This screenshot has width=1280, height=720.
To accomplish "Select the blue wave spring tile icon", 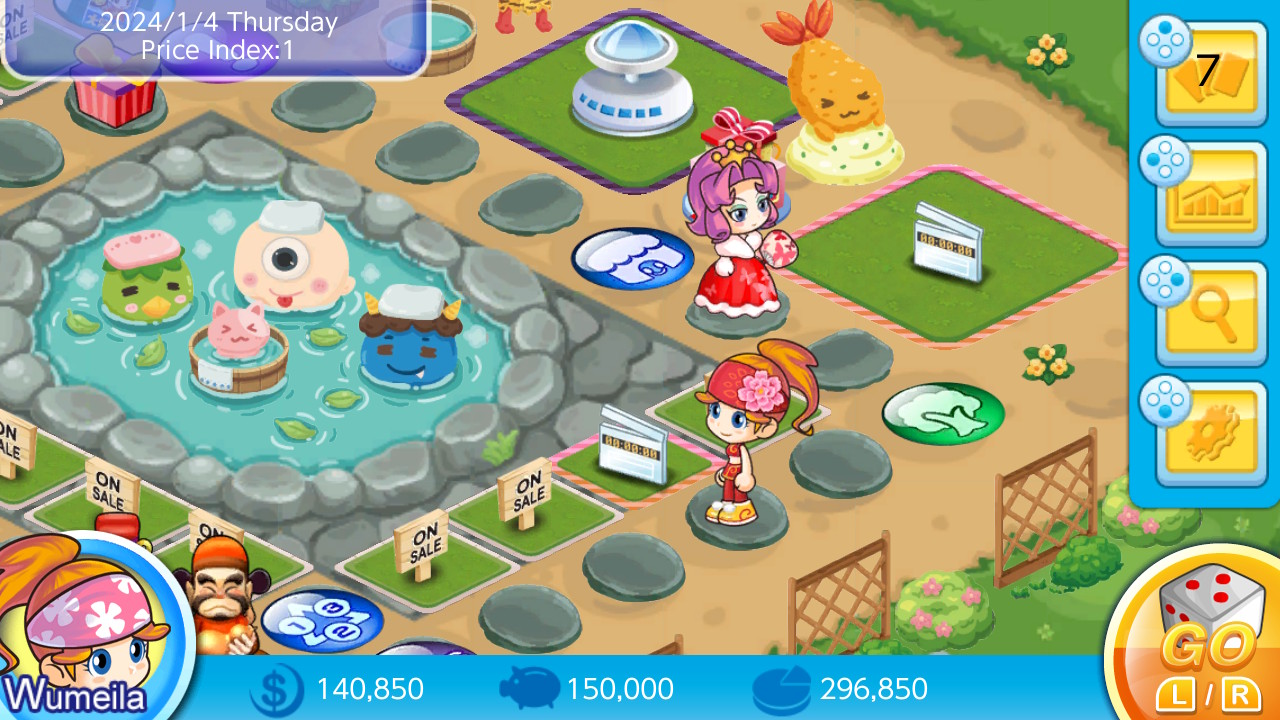I will coord(632,257).
